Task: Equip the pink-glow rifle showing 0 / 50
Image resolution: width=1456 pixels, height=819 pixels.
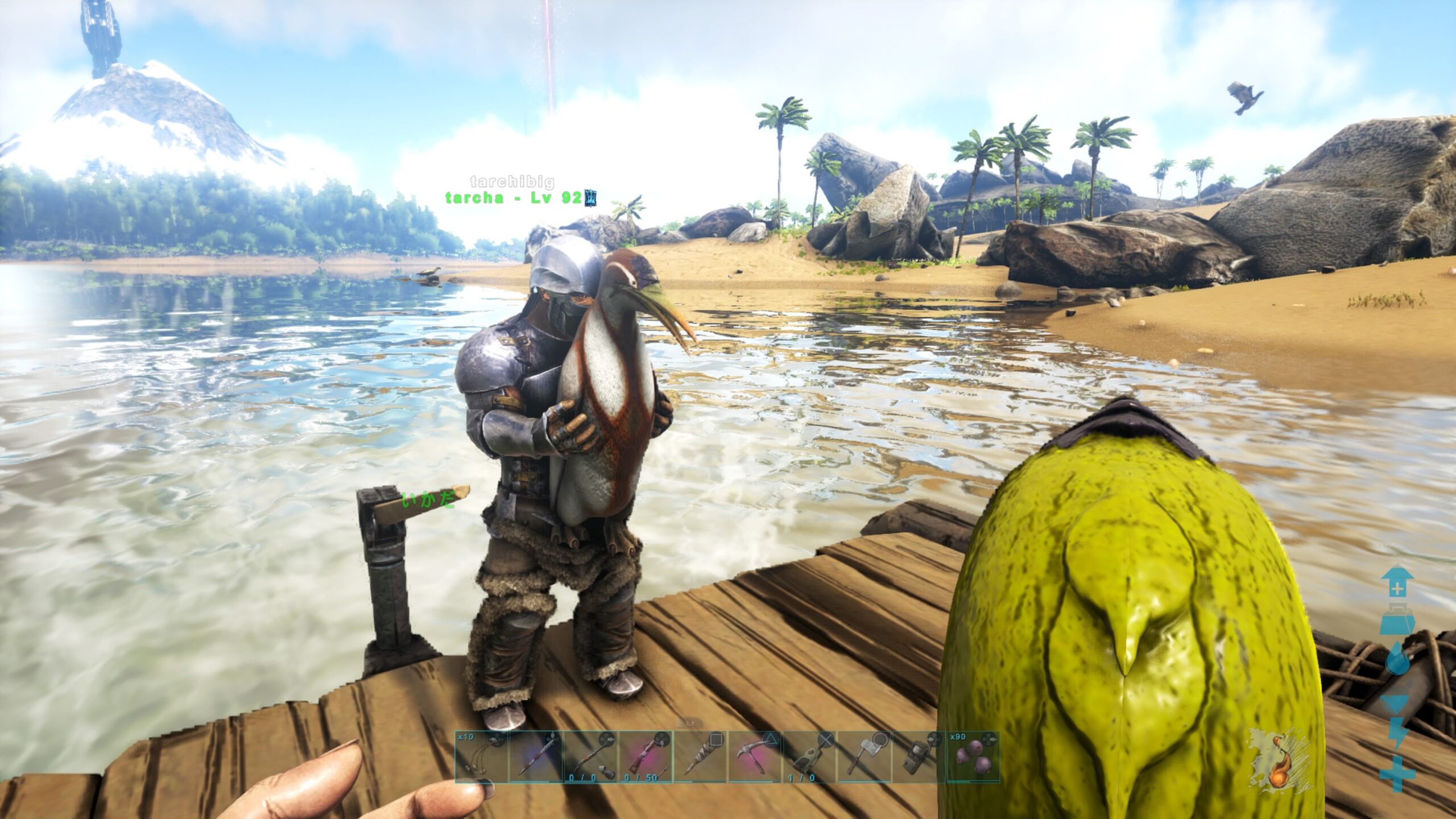Action: [645, 757]
